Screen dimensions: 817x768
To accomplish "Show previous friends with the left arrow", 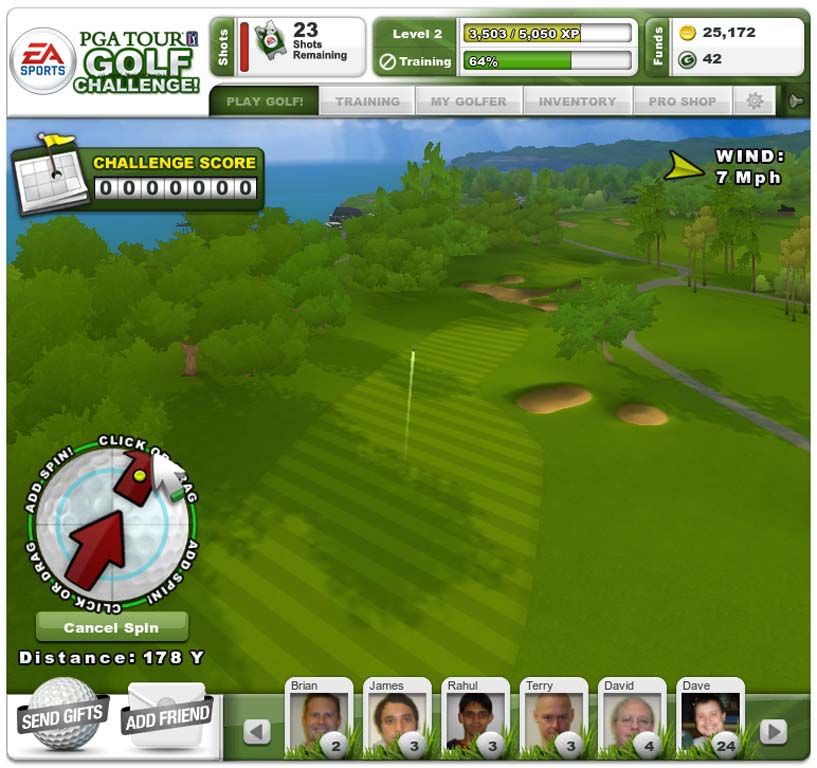I will [257, 732].
